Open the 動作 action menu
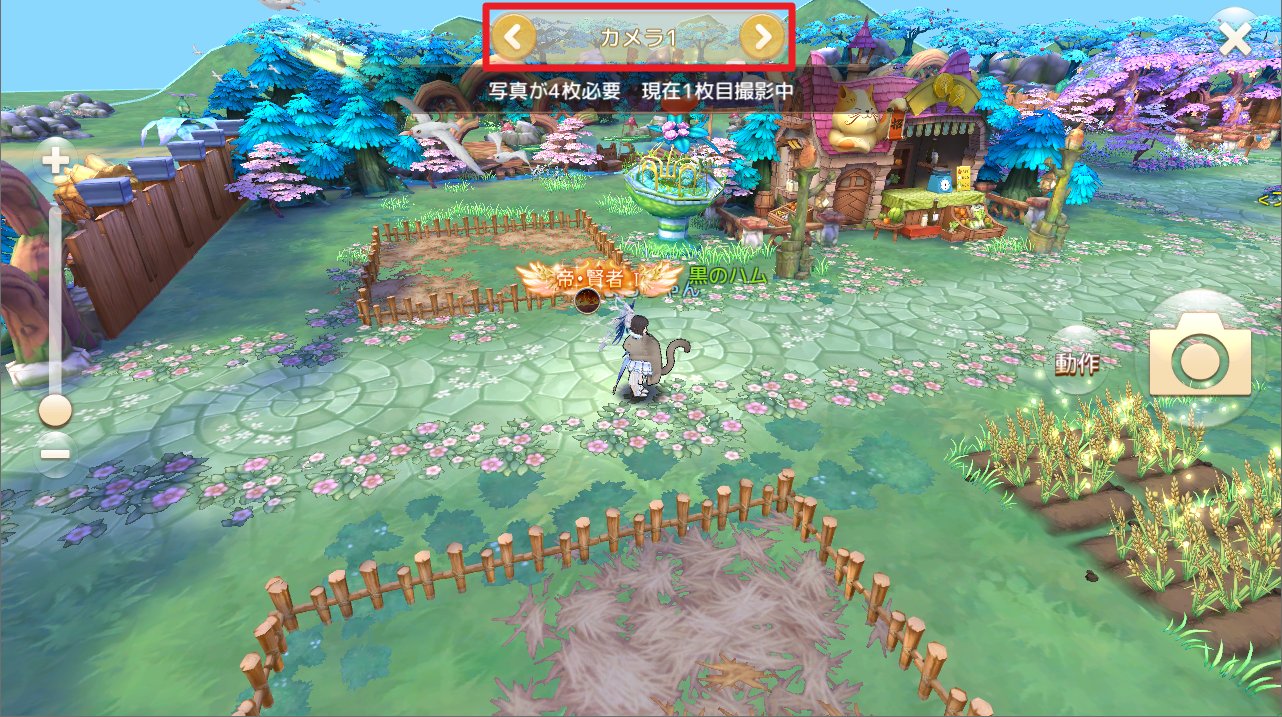Viewport: 1282px width, 717px height. click(1077, 362)
